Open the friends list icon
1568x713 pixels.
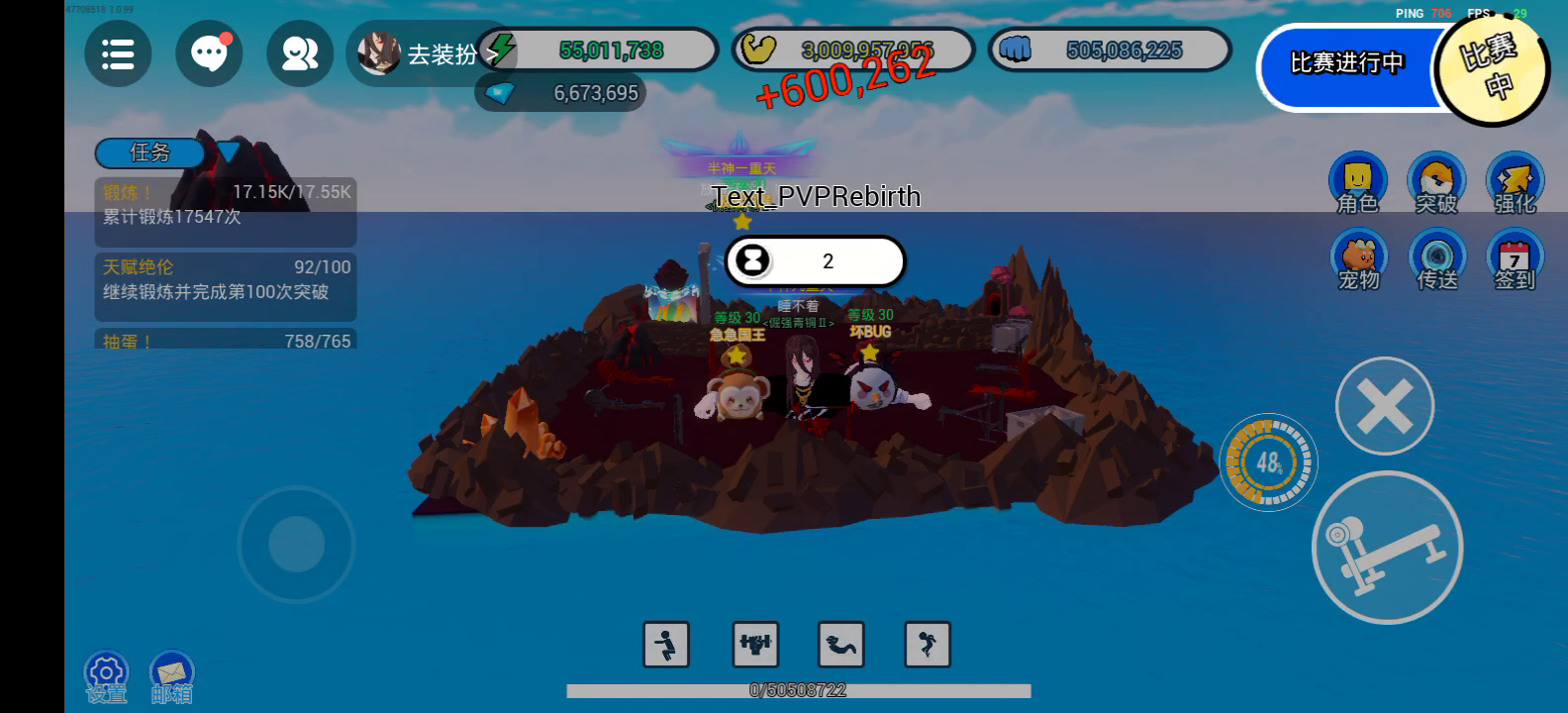(299, 53)
